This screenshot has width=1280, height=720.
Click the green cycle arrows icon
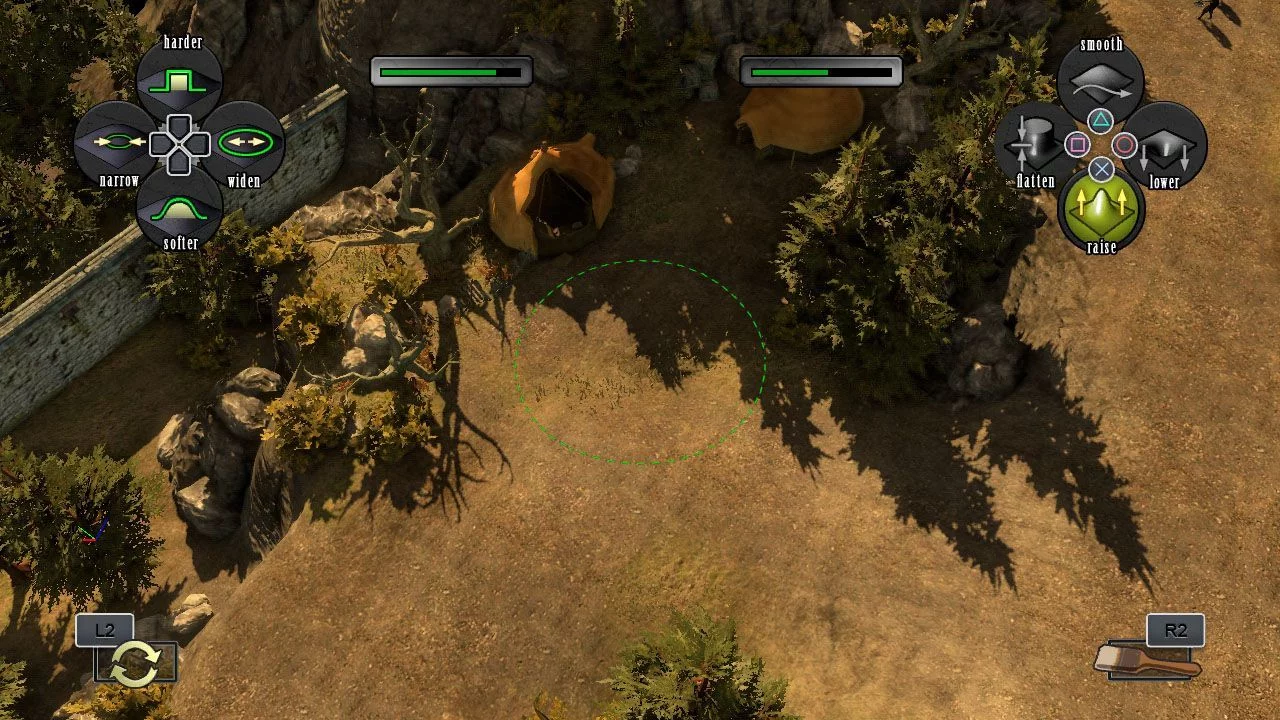coord(135,664)
